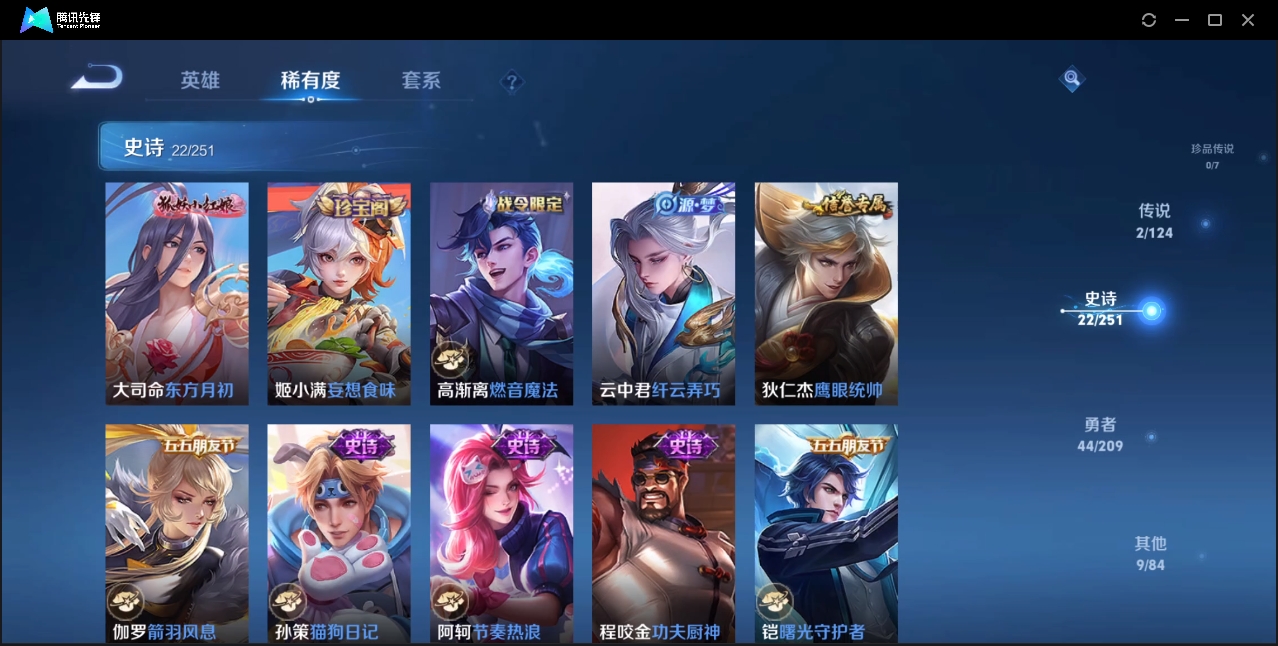Select the 程咬金 功夫厨神 skin card
The height and width of the screenshot is (646, 1278).
(663, 532)
